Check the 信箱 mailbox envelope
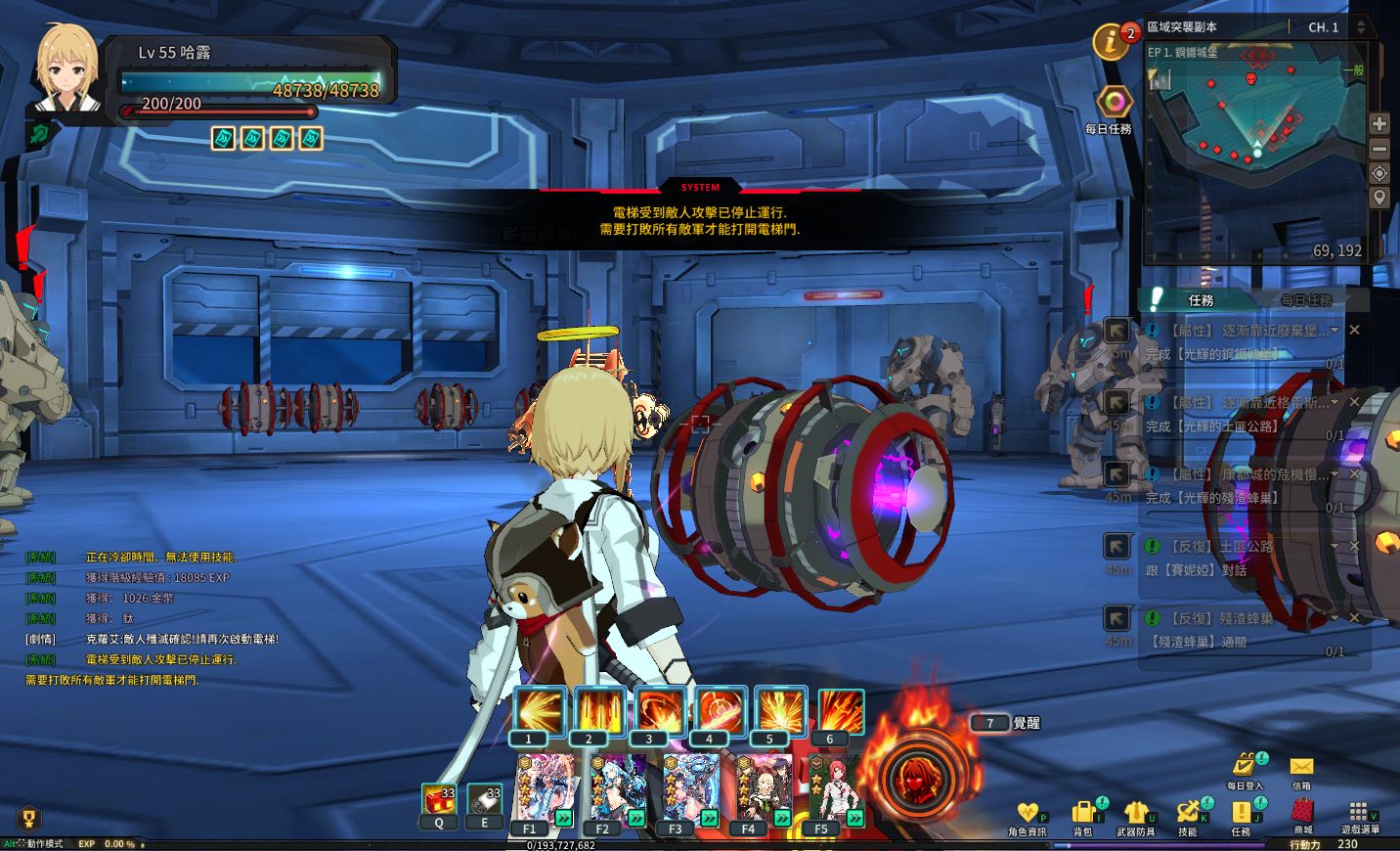 click(x=1301, y=767)
